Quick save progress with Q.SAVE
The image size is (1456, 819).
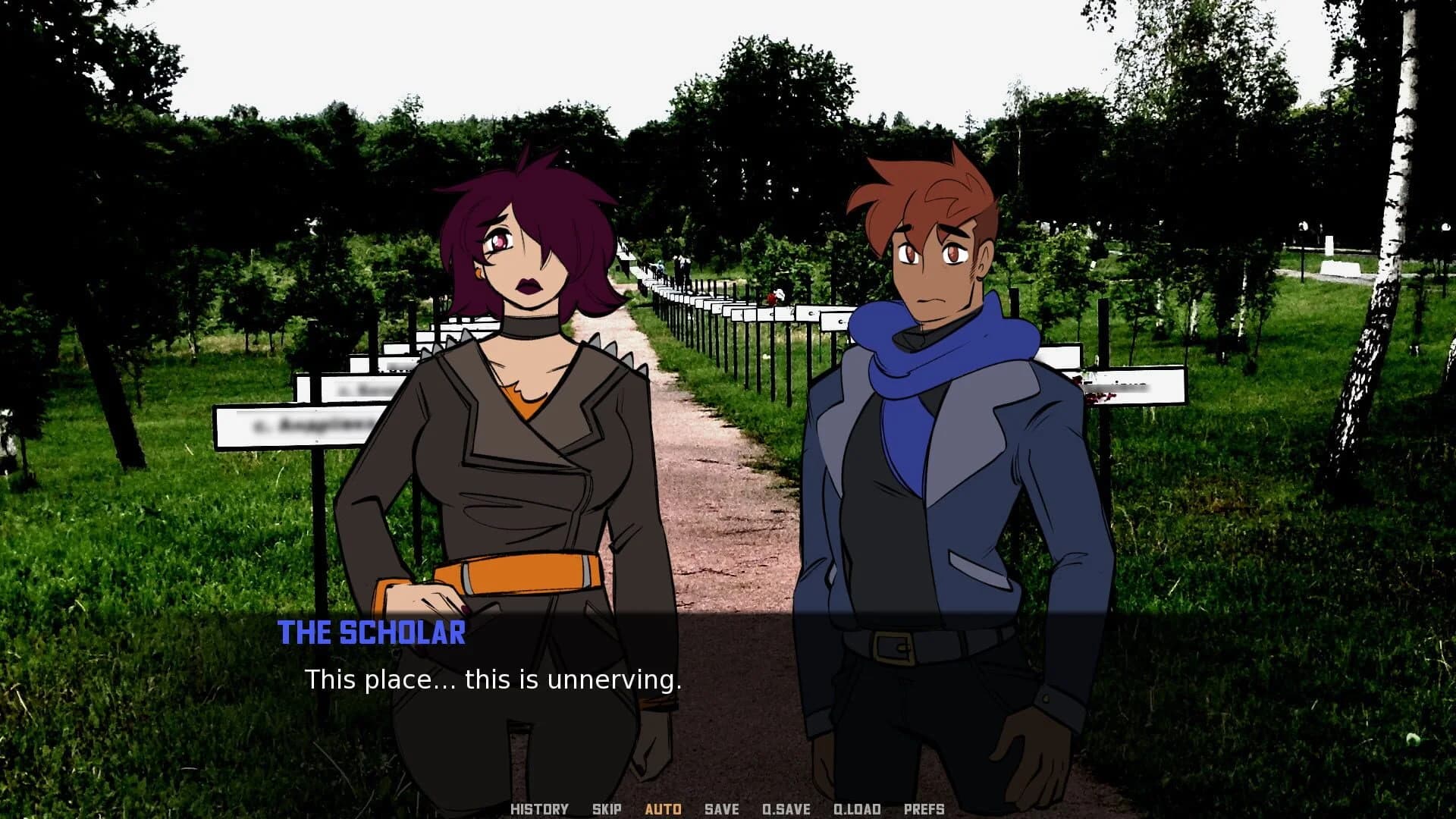[785, 808]
